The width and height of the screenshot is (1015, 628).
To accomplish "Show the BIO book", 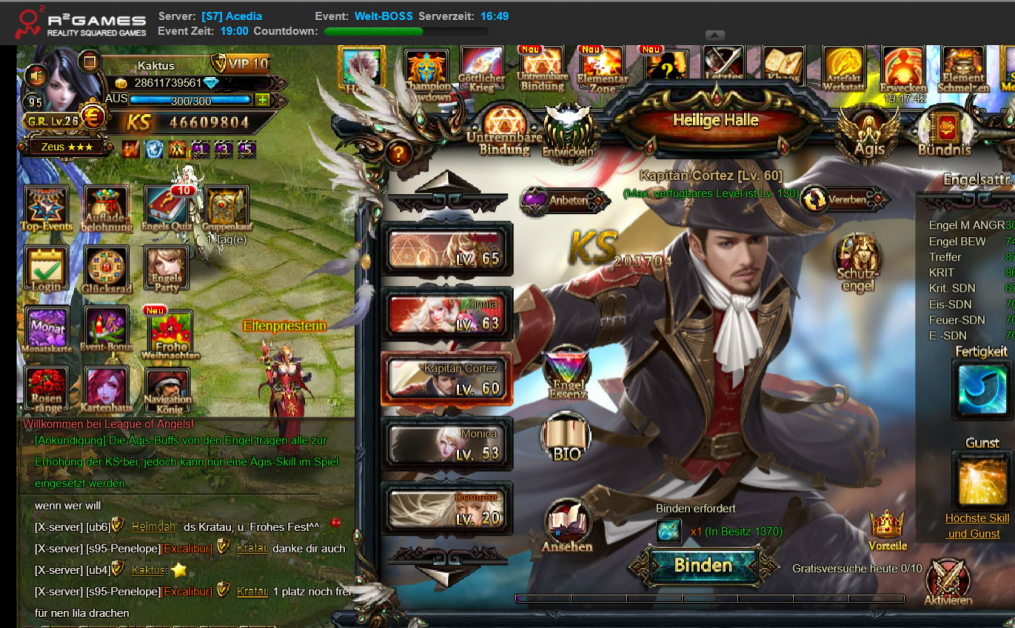I will 566,438.
